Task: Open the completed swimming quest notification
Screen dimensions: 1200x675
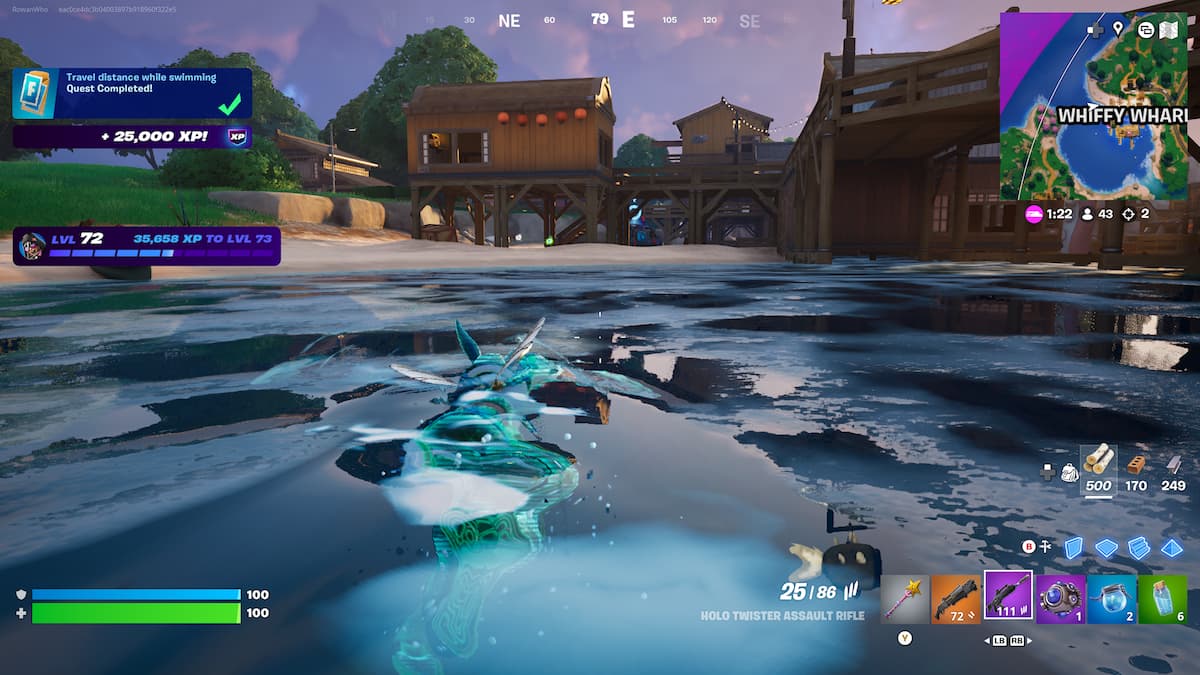Action: (132, 94)
